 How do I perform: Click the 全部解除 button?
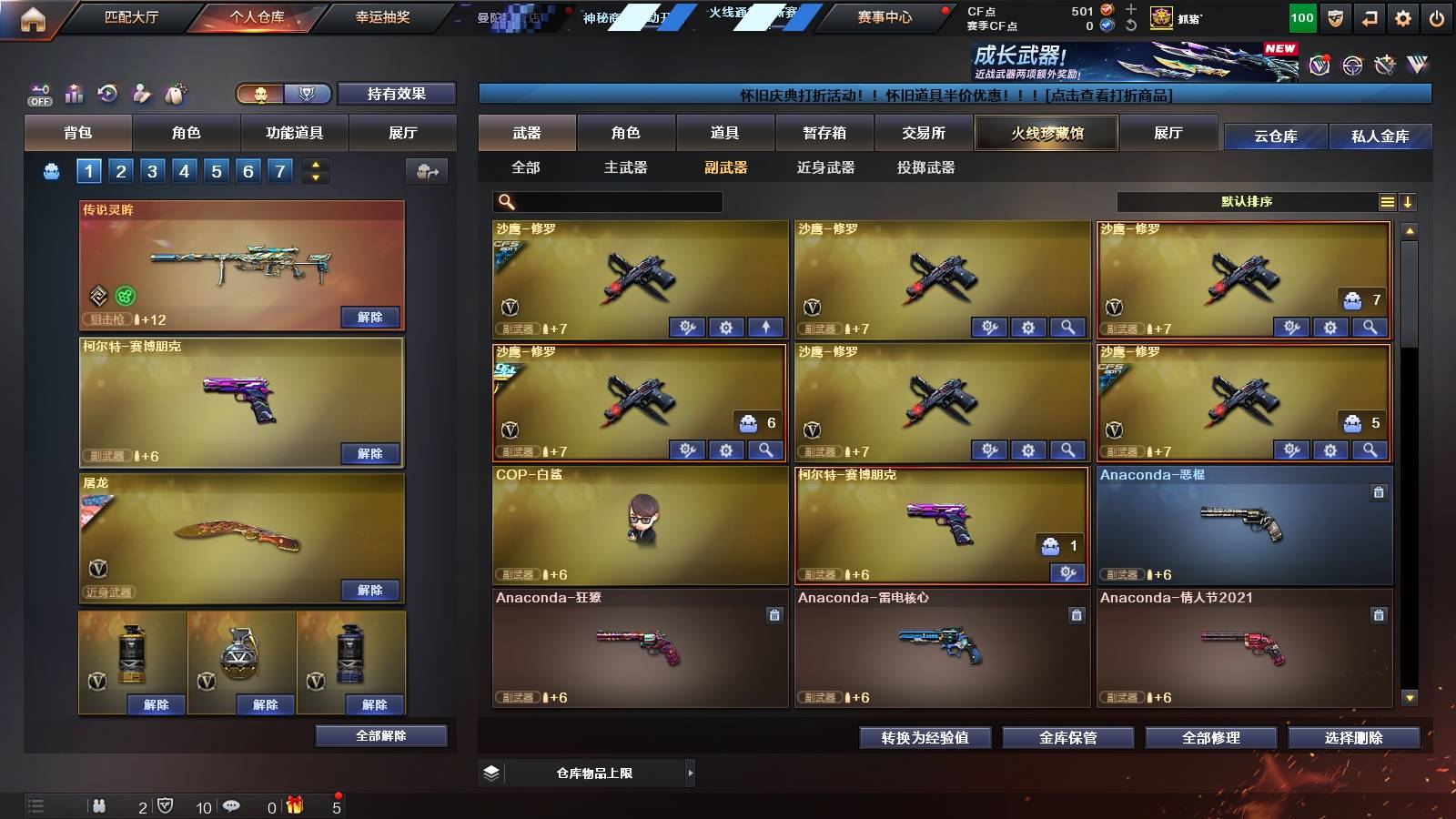380,735
